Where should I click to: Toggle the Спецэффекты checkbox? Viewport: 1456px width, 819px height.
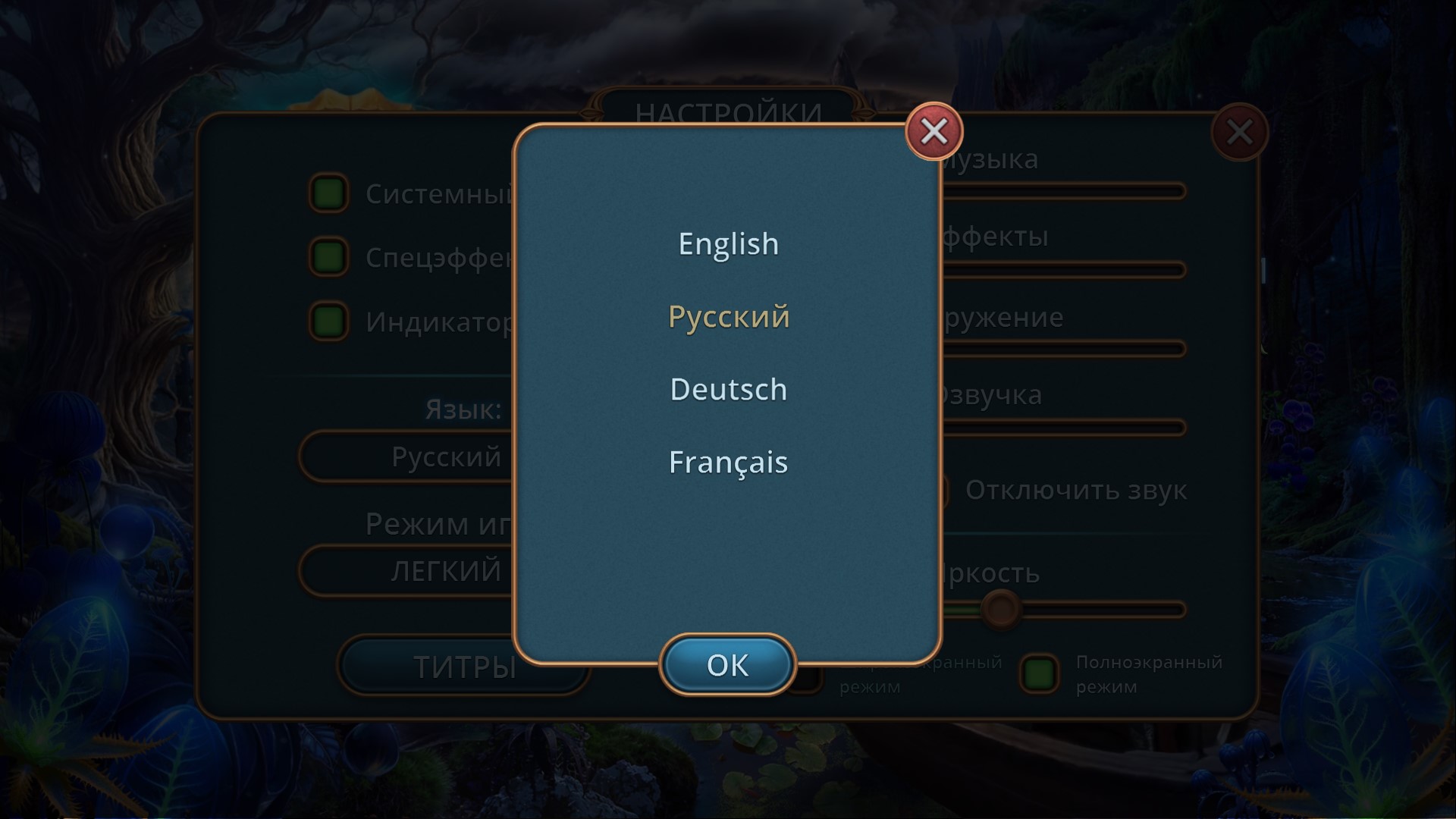pos(328,257)
